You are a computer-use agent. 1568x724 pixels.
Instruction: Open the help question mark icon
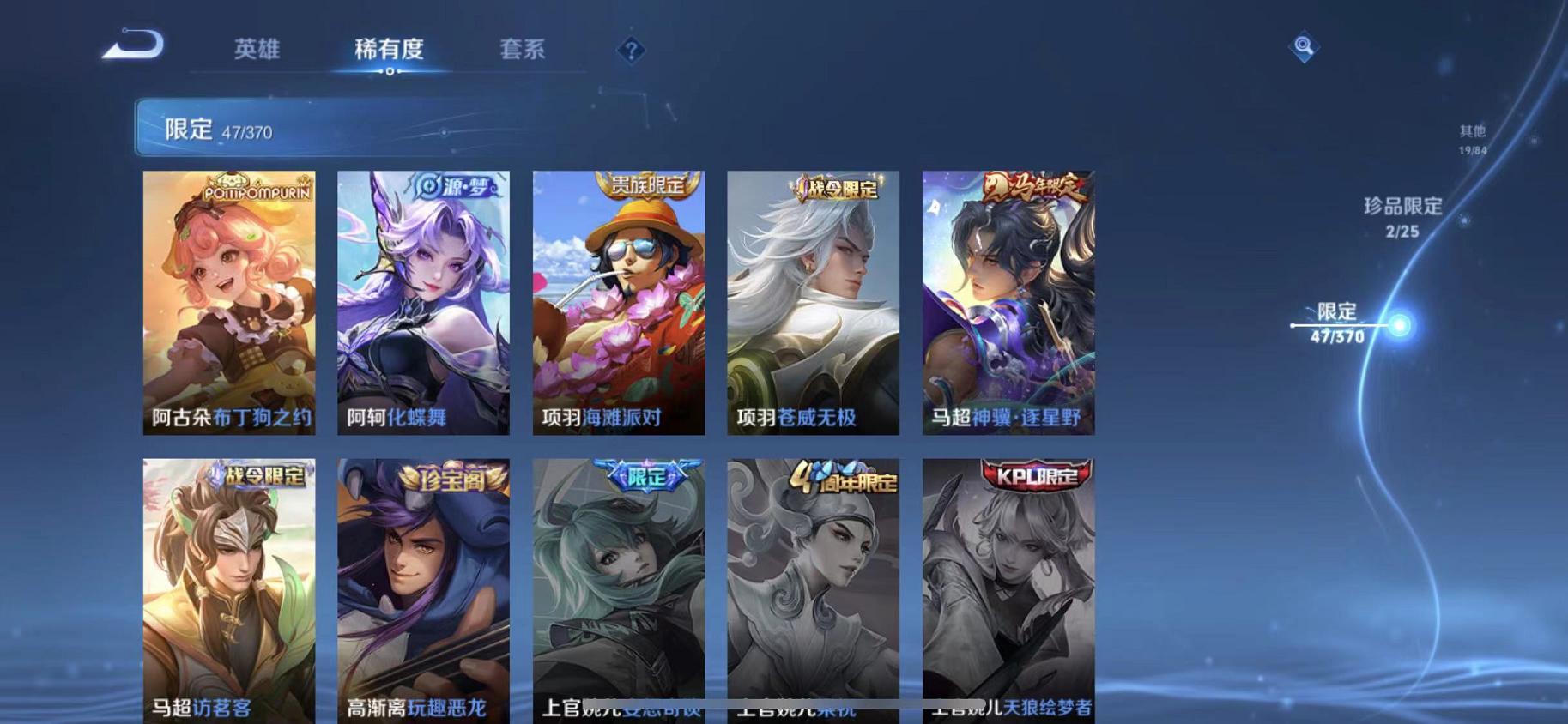(631, 51)
